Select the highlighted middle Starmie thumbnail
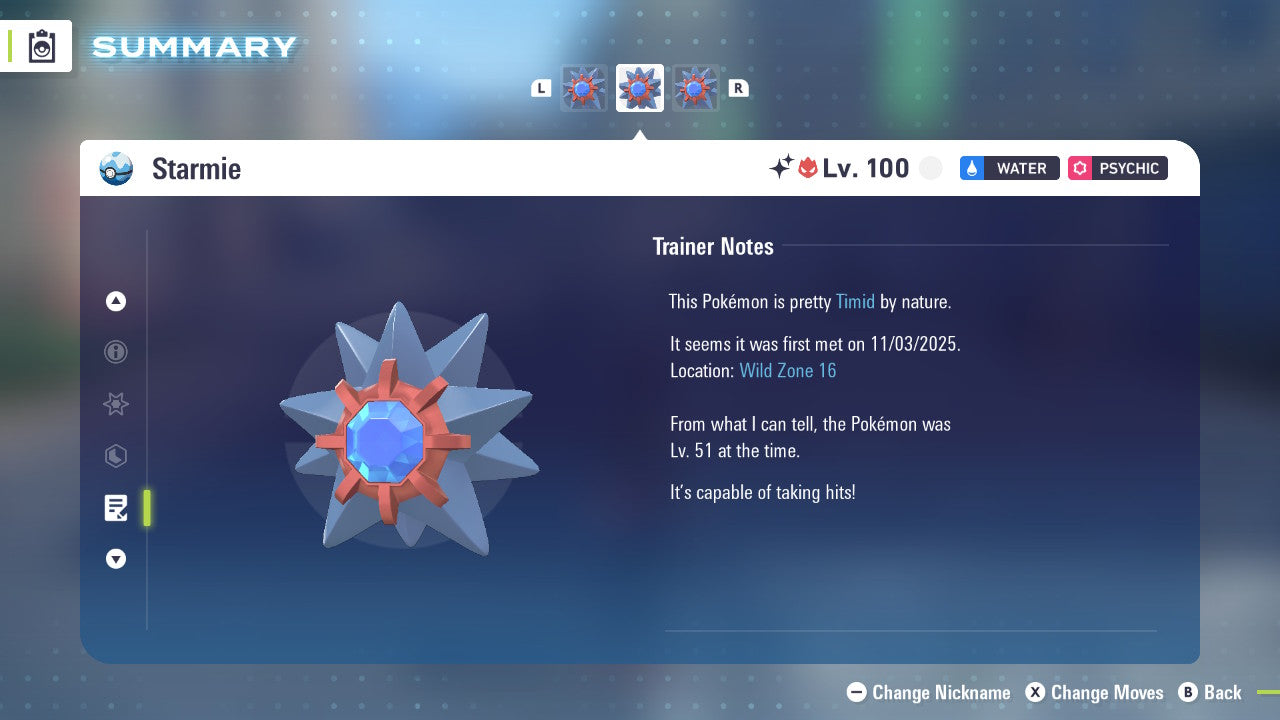The height and width of the screenshot is (720, 1280). click(x=639, y=88)
